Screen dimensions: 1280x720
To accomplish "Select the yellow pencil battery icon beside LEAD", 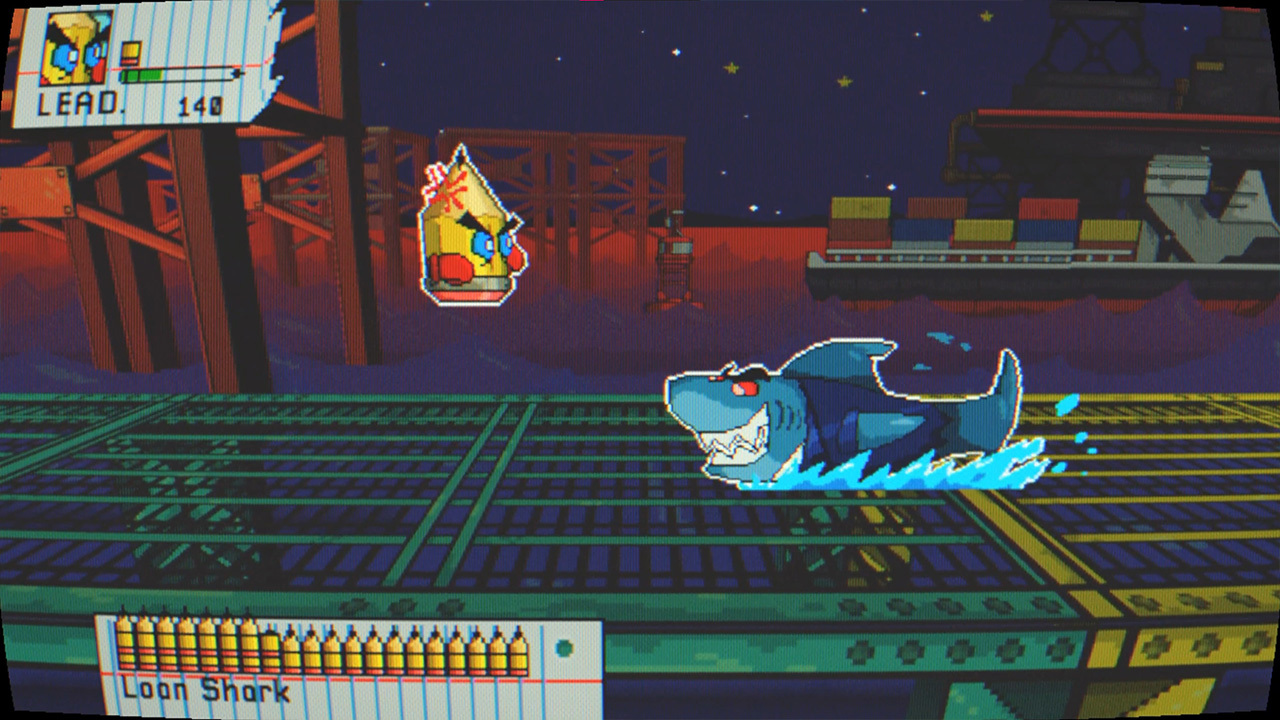I will [x=131, y=50].
